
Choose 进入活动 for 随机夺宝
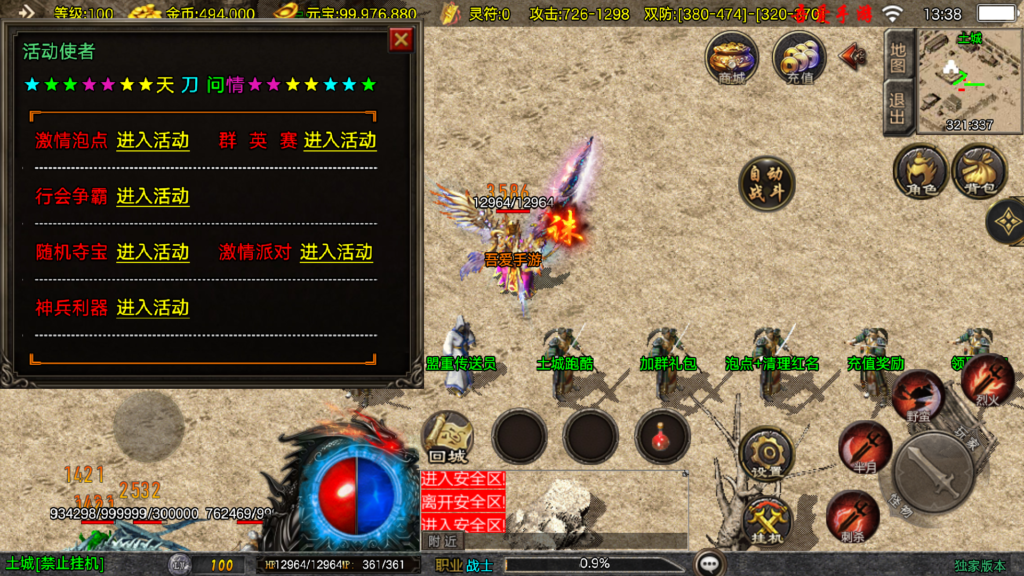pyautogui.click(x=152, y=252)
